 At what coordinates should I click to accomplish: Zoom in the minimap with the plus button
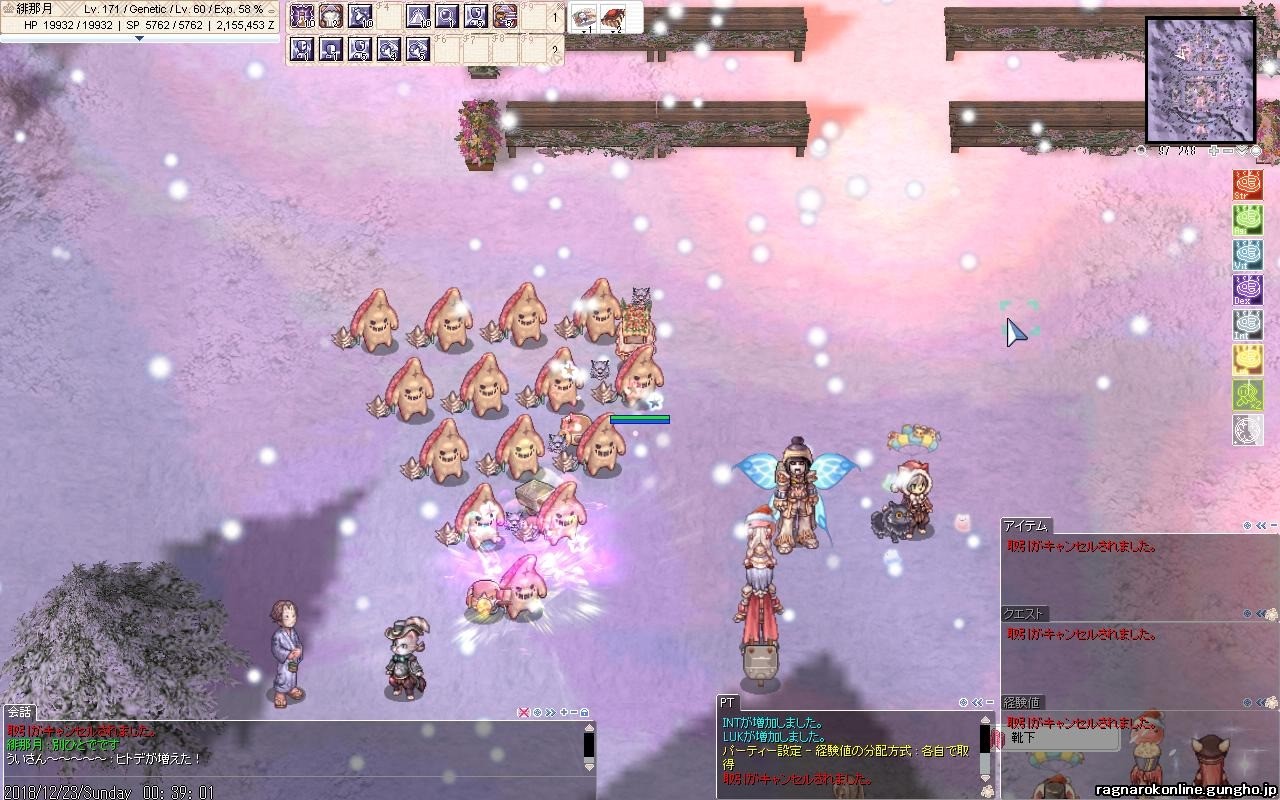[1214, 151]
